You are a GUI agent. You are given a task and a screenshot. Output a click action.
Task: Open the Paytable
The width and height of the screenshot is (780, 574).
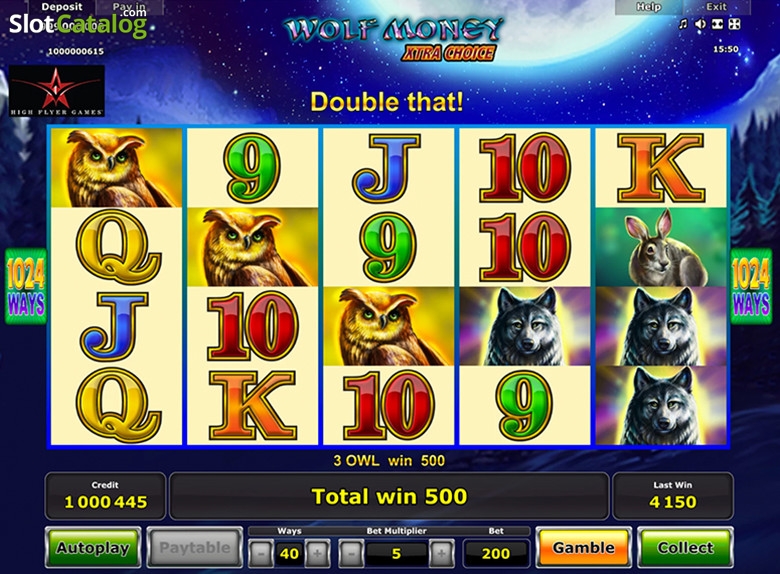click(x=194, y=548)
